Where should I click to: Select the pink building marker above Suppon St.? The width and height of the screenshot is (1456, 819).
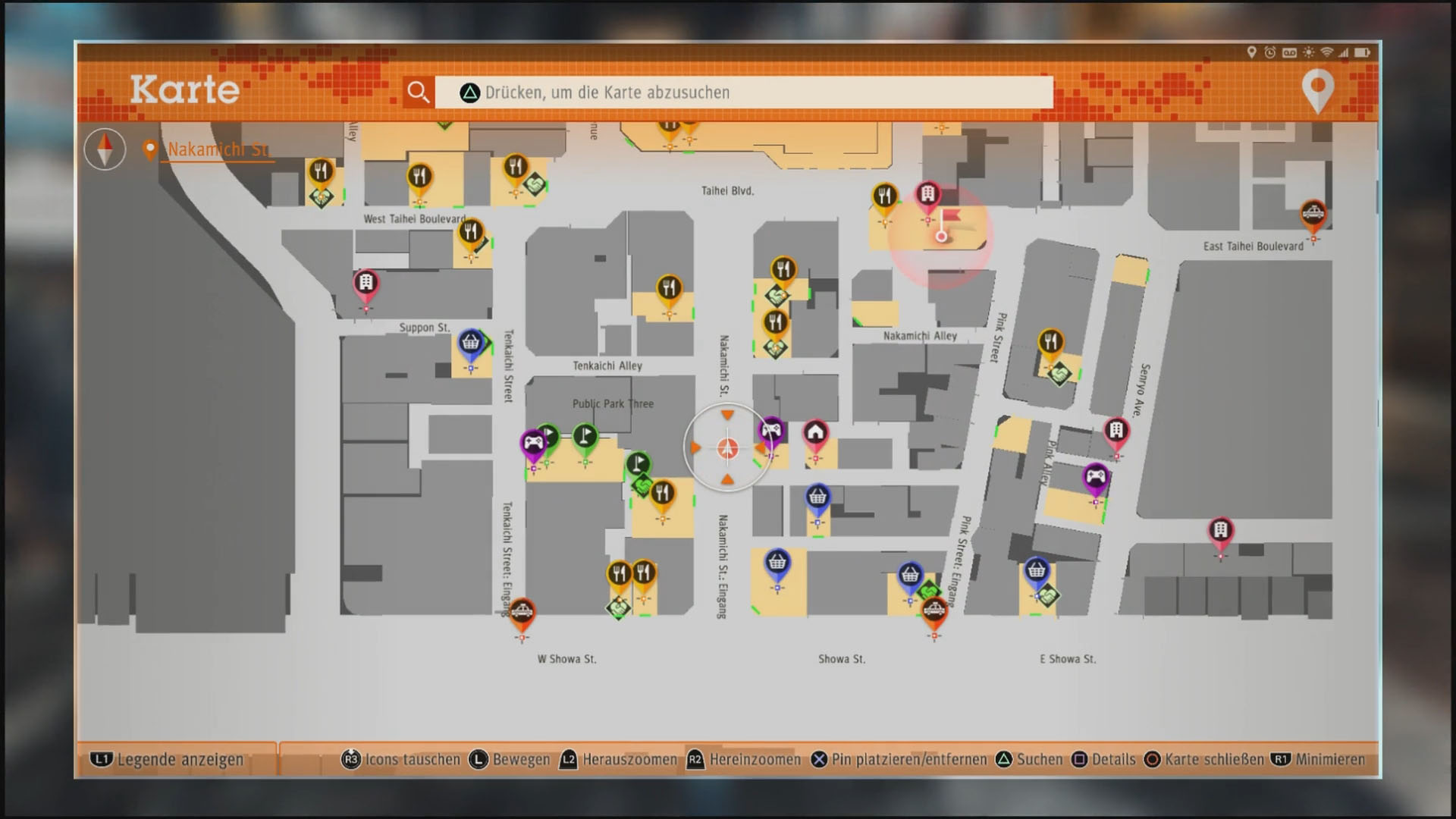click(x=366, y=284)
